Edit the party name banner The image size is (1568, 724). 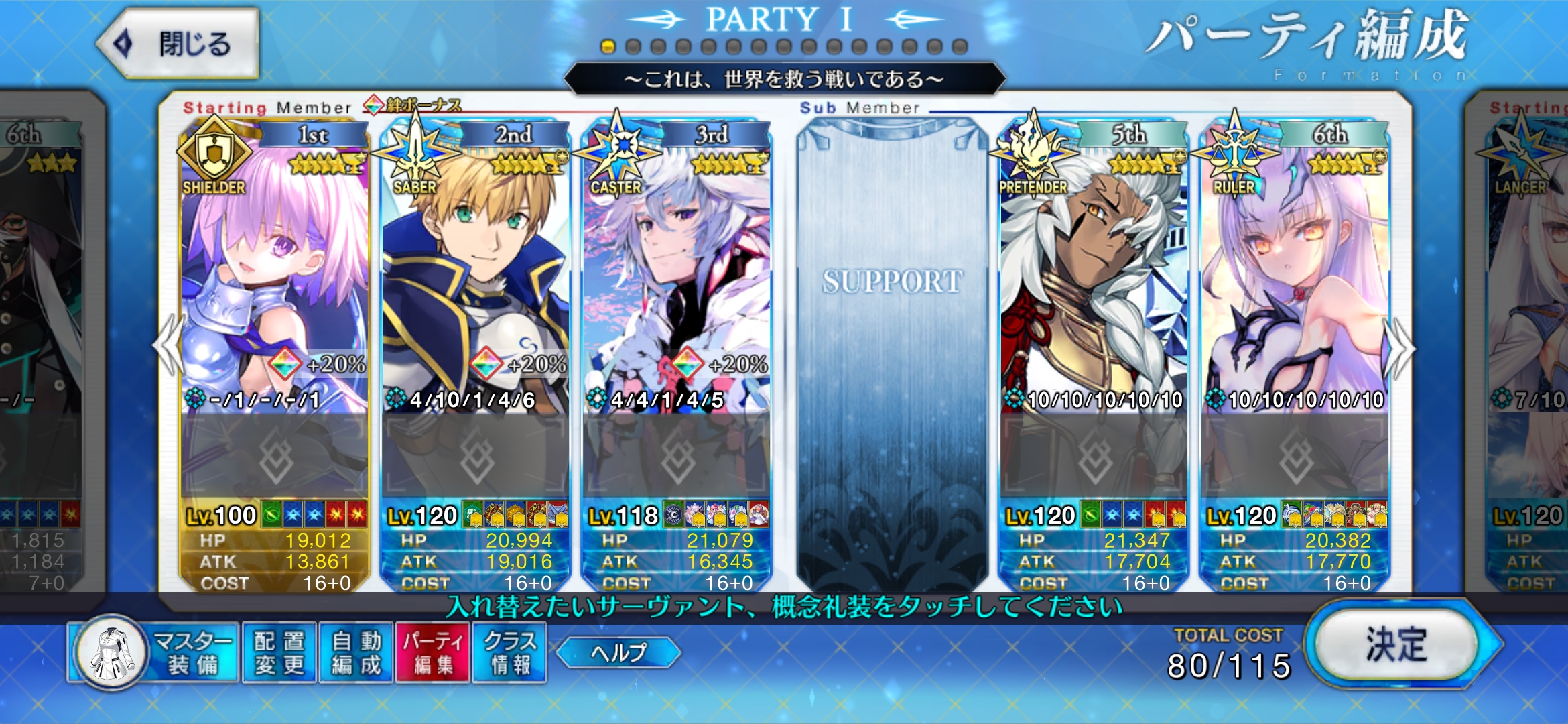coord(784,80)
